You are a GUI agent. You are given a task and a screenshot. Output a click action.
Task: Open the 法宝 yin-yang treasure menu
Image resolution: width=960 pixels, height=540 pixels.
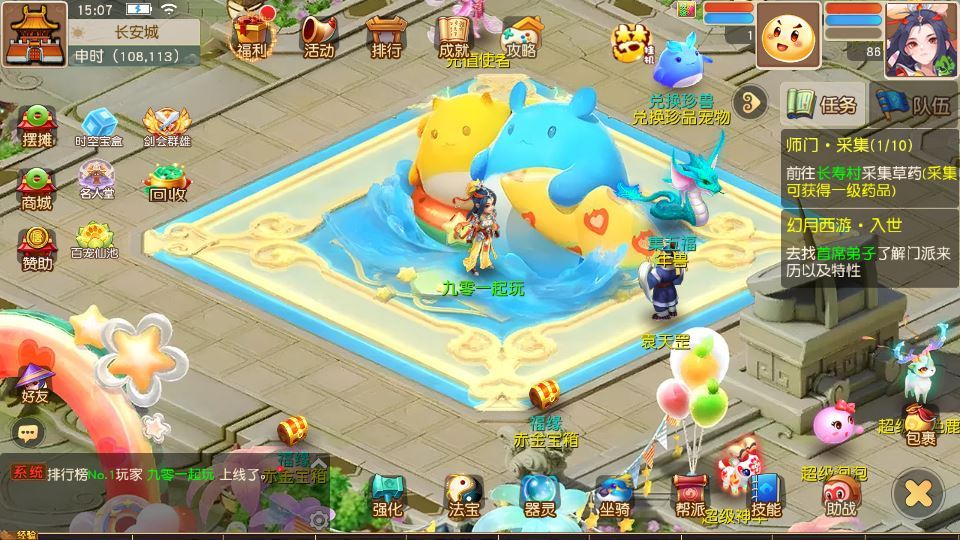(x=462, y=495)
